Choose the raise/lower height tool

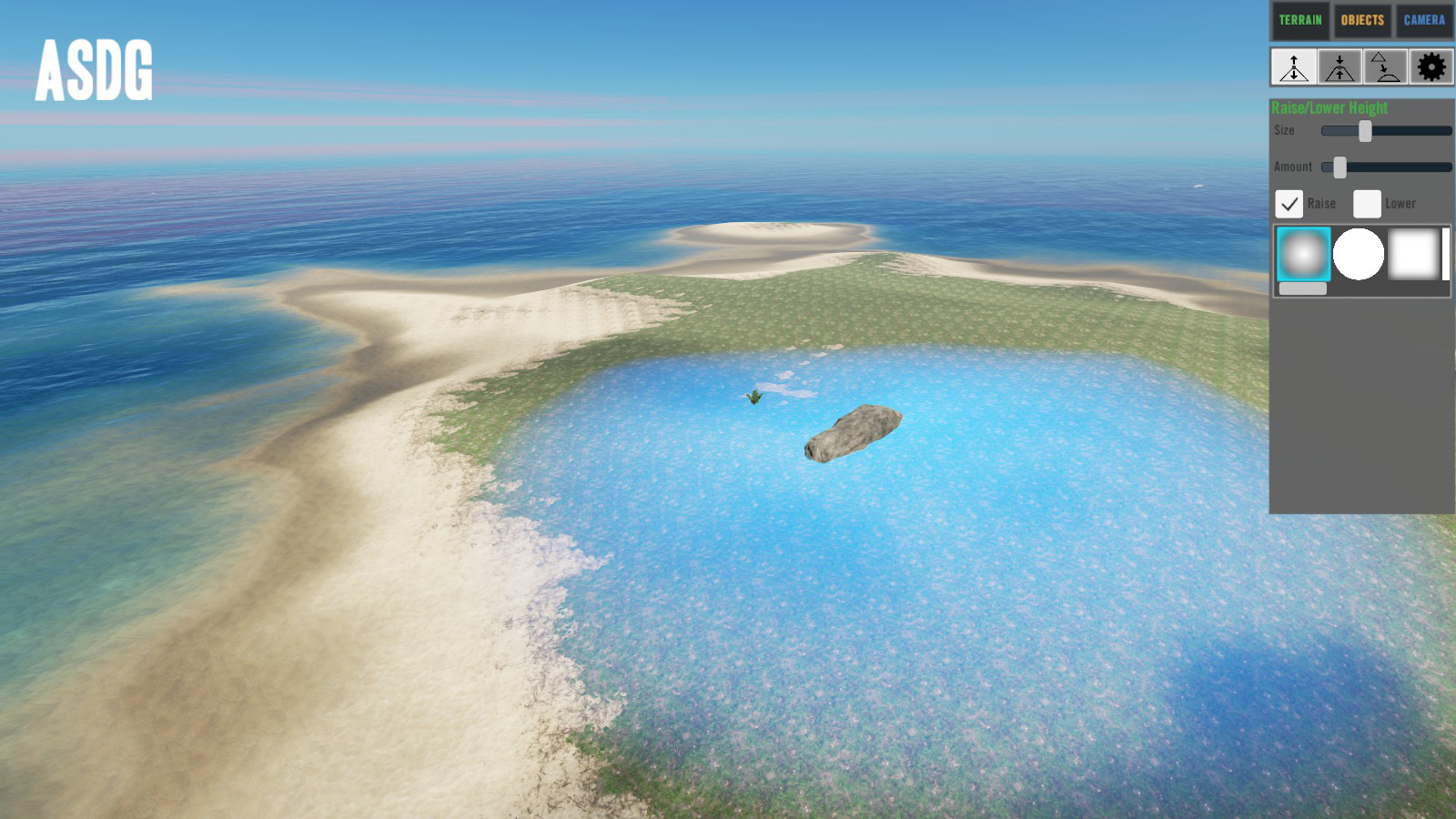point(1294,67)
